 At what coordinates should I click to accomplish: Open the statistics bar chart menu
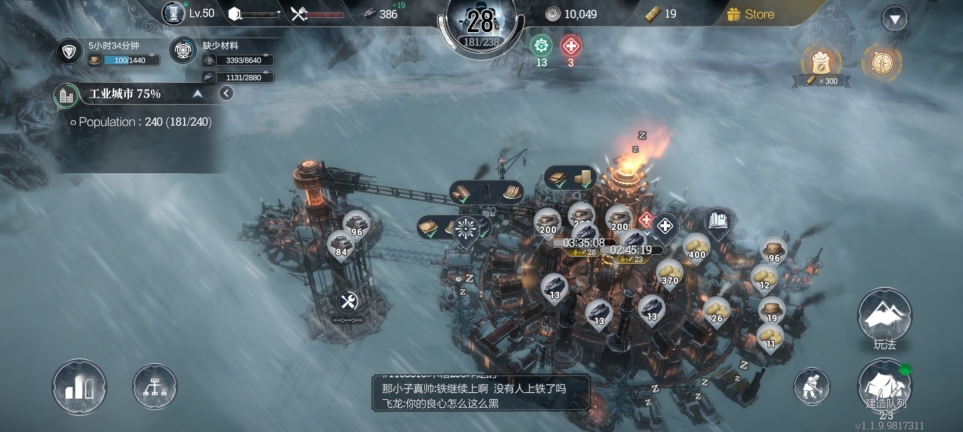(80, 385)
